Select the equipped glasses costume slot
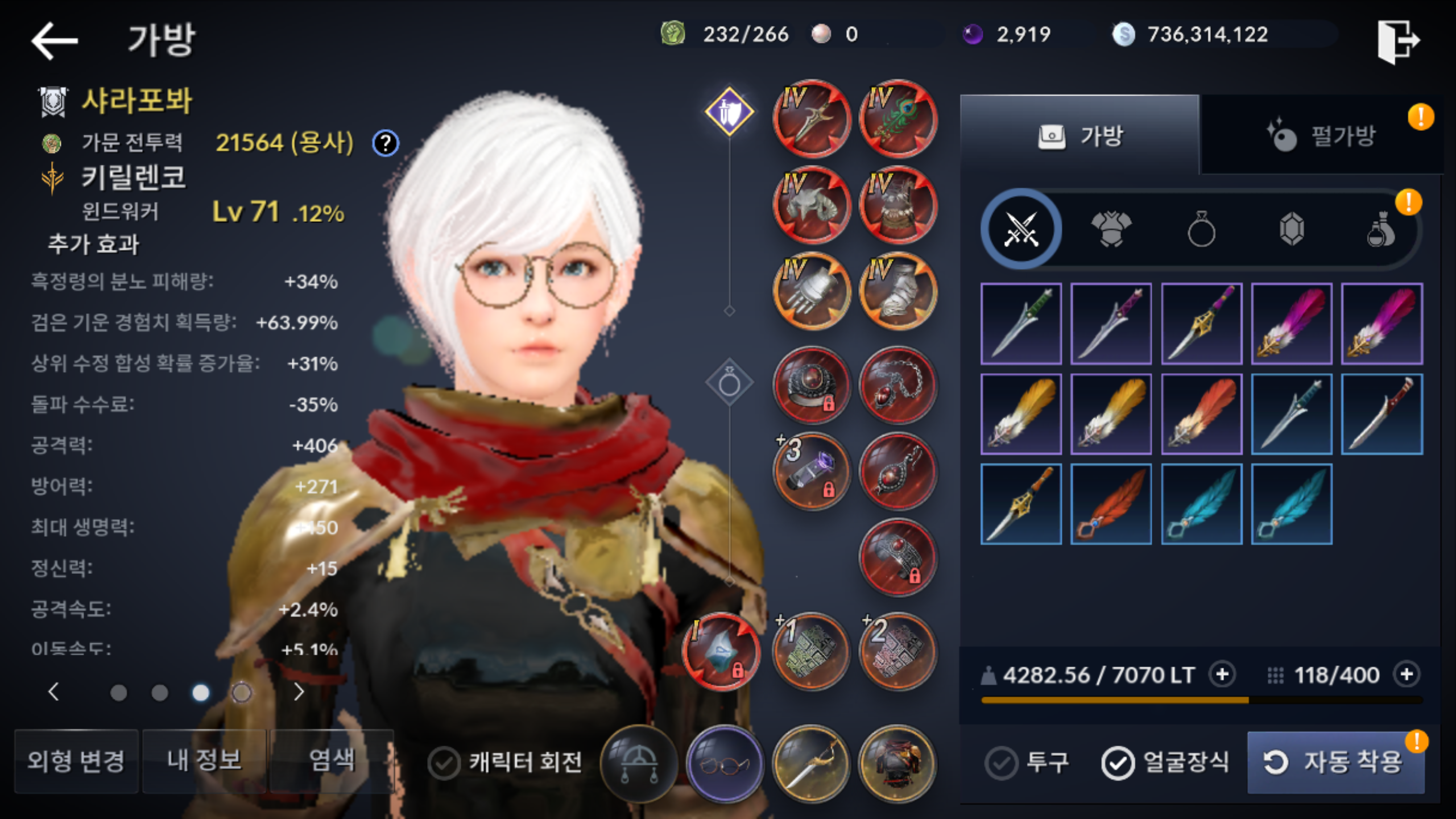This screenshot has height=819, width=1456. point(724,764)
